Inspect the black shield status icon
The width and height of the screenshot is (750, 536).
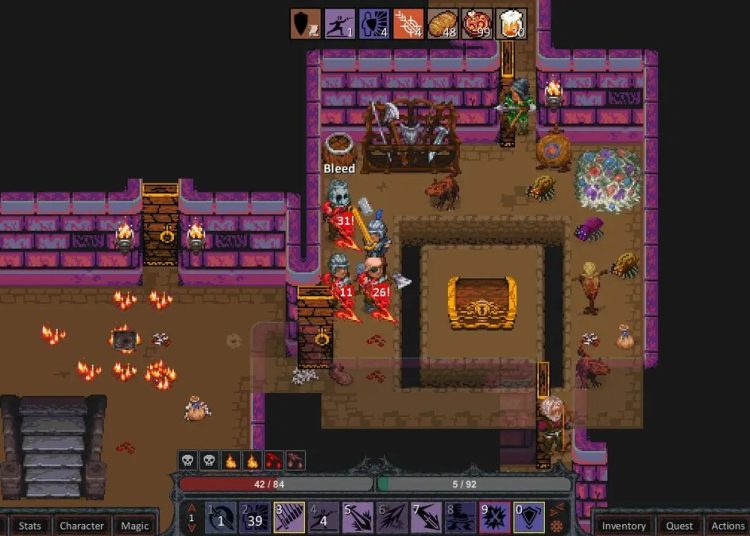point(306,24)
